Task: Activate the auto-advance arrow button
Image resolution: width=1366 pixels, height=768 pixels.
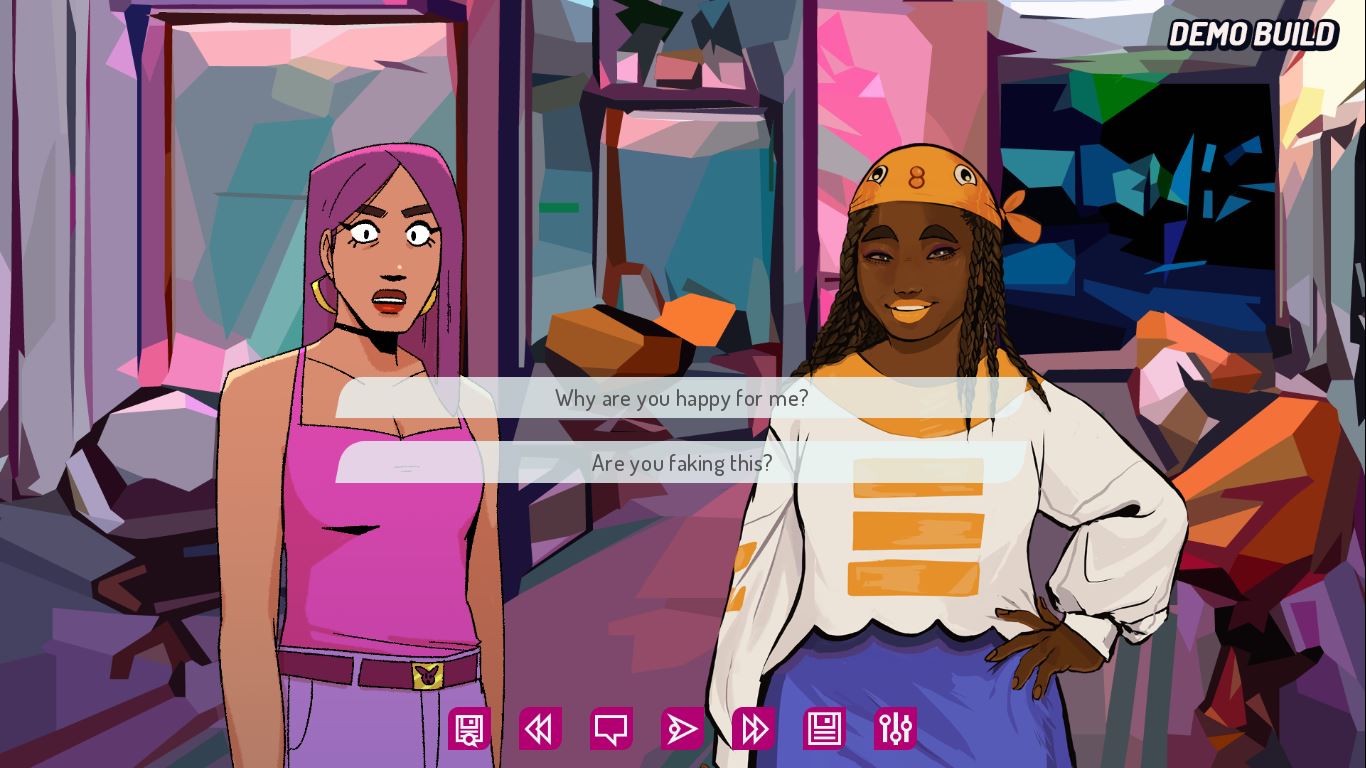Action: pos(682,729)
